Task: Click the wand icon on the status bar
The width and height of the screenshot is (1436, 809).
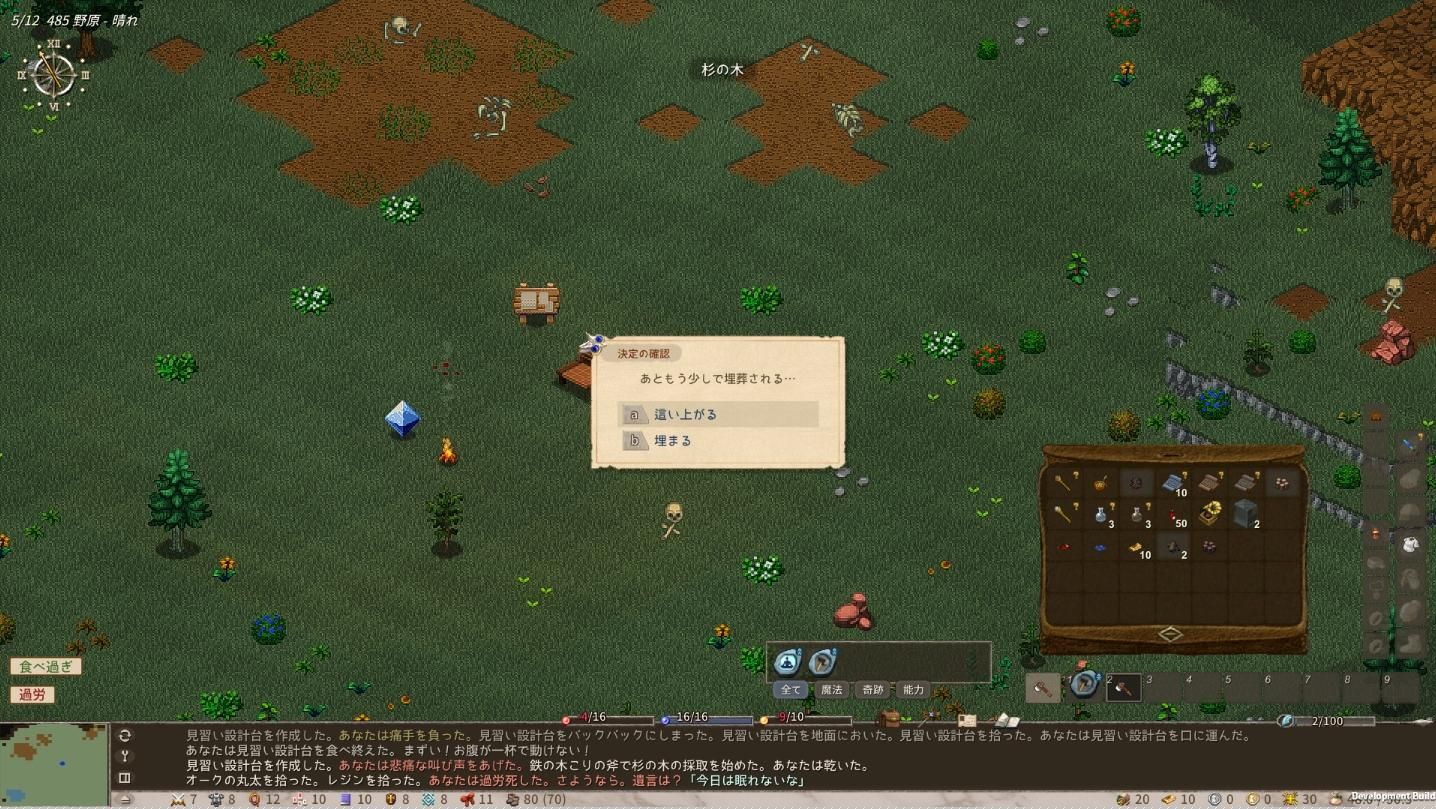Action: click(927, 717)
